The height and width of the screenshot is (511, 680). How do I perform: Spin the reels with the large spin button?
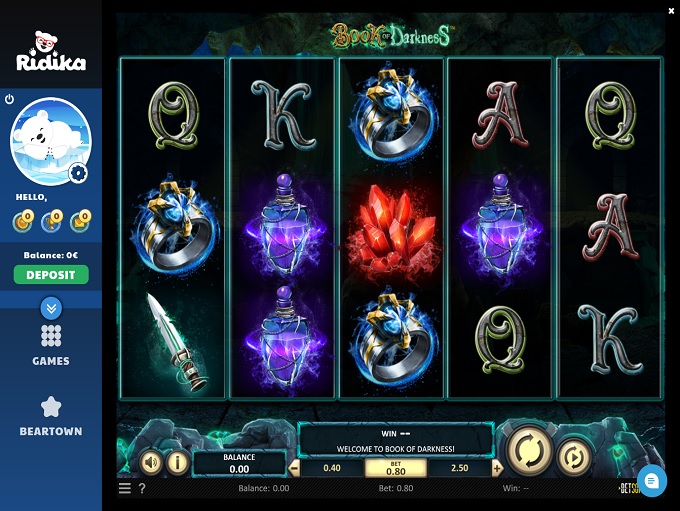[530, 451]
